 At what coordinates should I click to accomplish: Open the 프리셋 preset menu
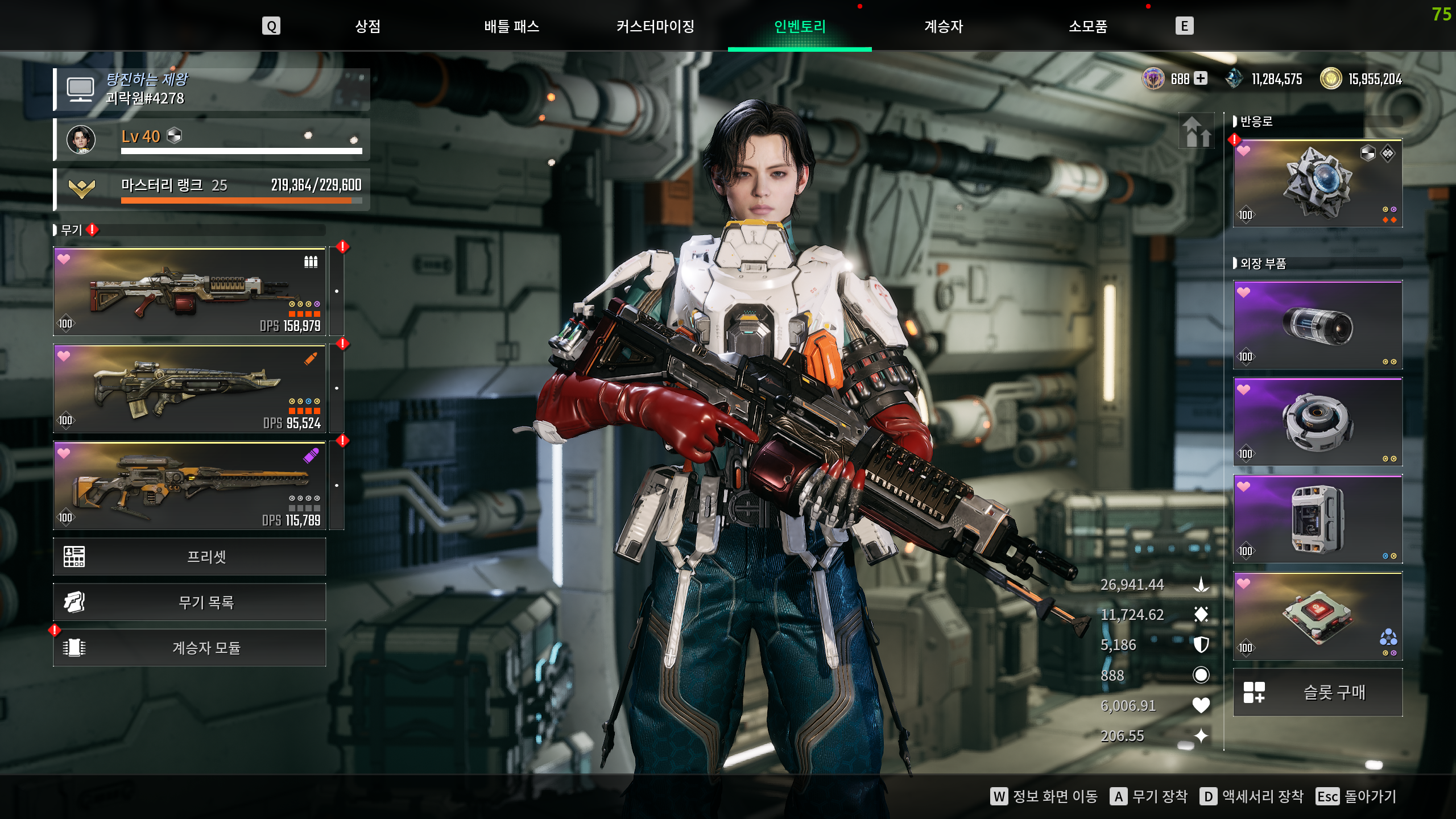click(x=190, y=556)
